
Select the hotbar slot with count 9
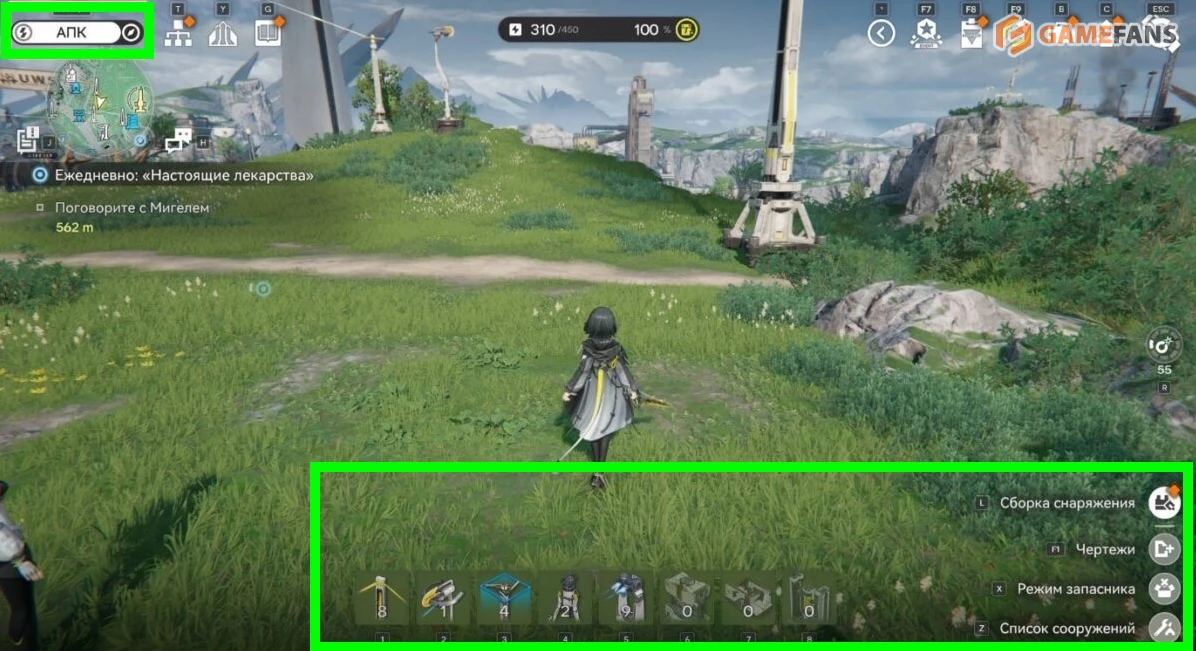(626, 598)
